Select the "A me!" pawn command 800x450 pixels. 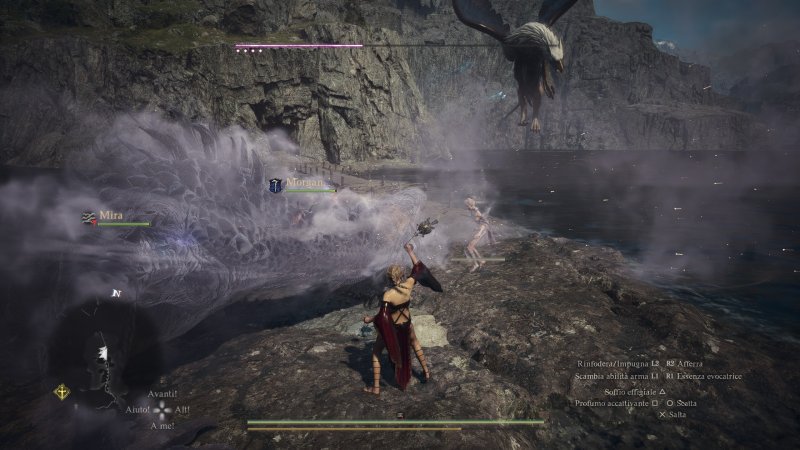(162, 426)
